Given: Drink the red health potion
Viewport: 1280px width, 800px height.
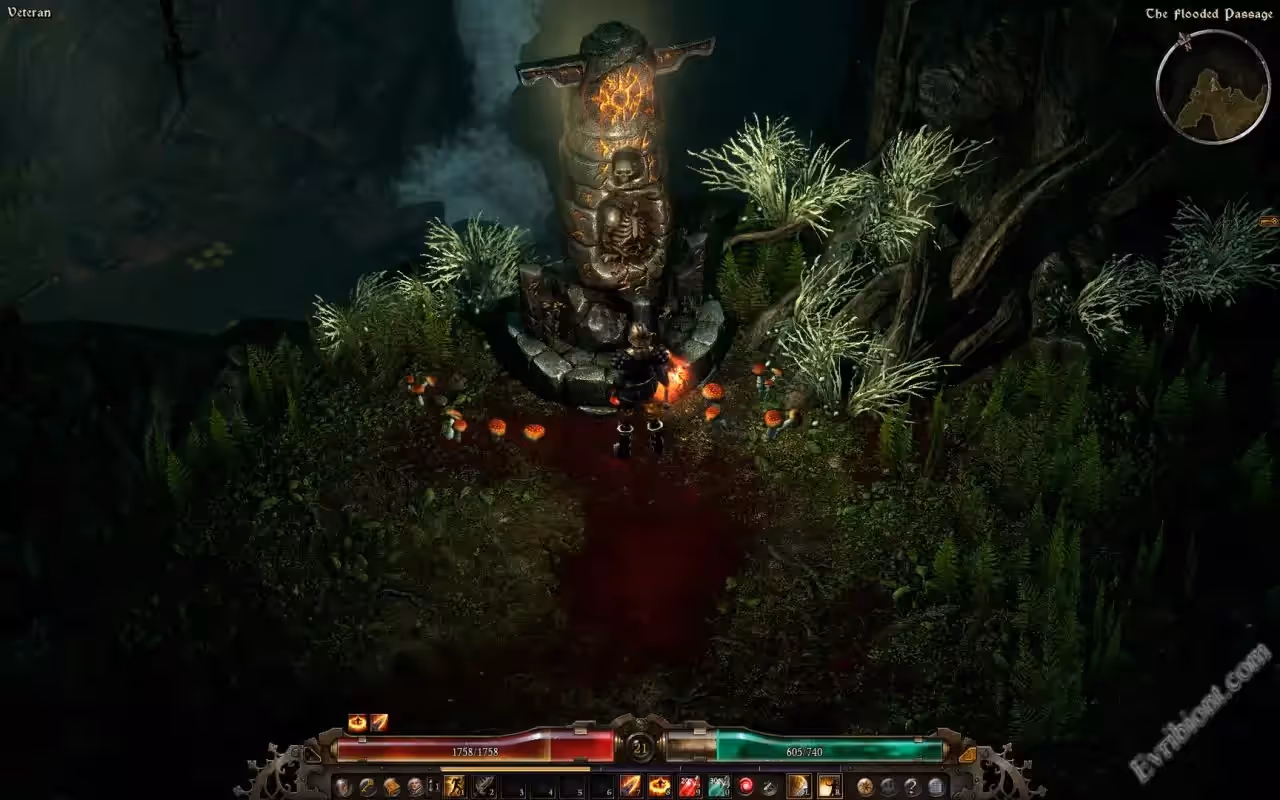Looking at the screenshot, I should 689,786.
